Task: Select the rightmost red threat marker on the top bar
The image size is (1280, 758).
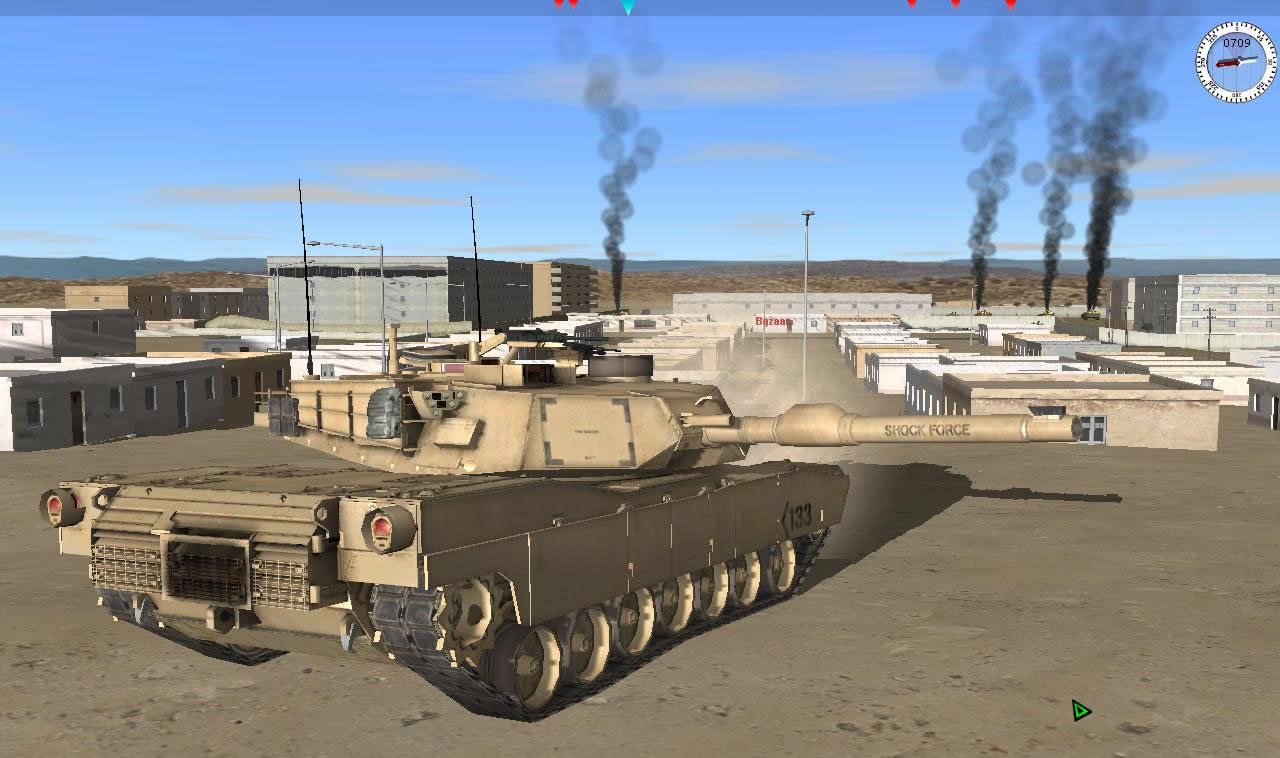Action: (1011, 5)
